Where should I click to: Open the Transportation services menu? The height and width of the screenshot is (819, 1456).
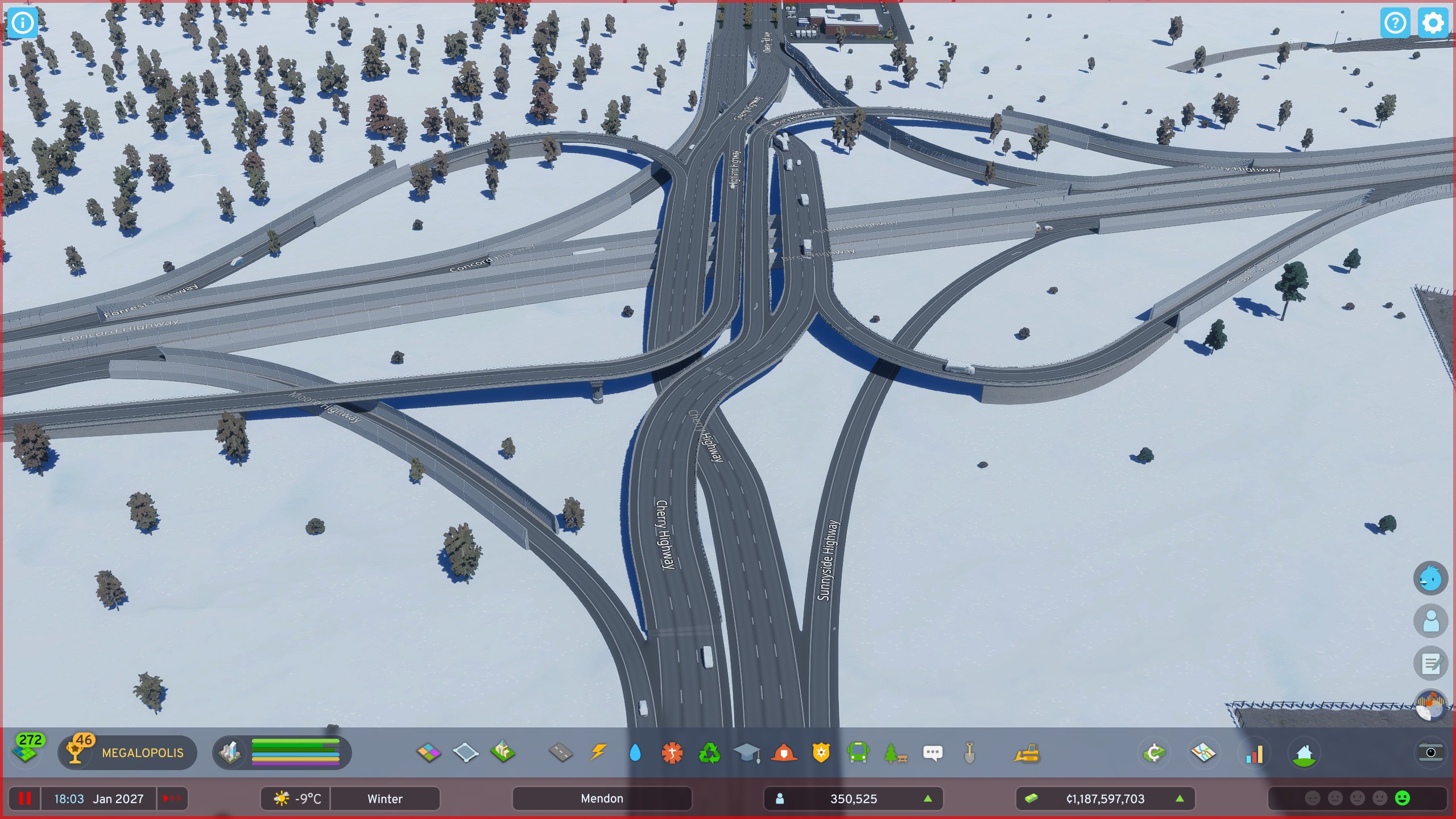pos(858,752)
